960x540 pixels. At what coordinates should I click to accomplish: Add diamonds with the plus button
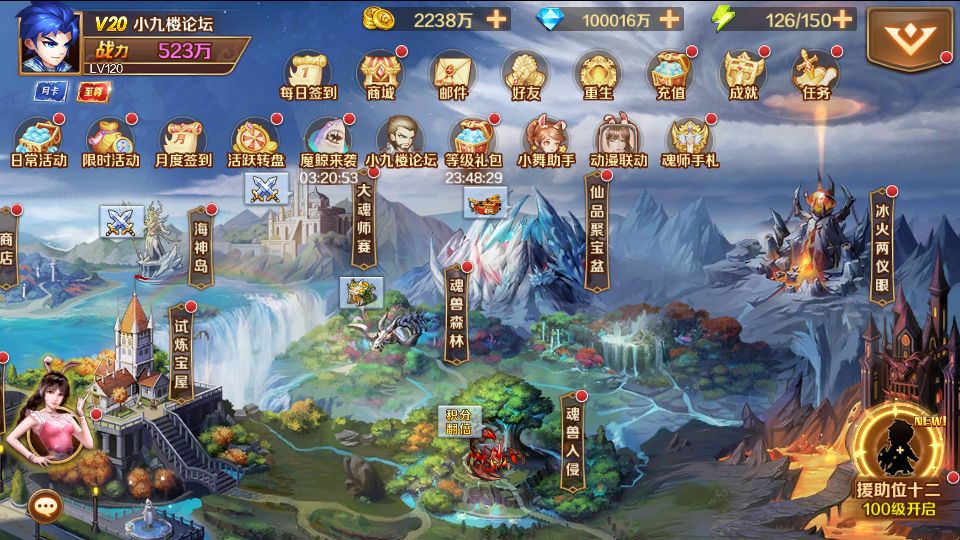[x=670, y=19]
